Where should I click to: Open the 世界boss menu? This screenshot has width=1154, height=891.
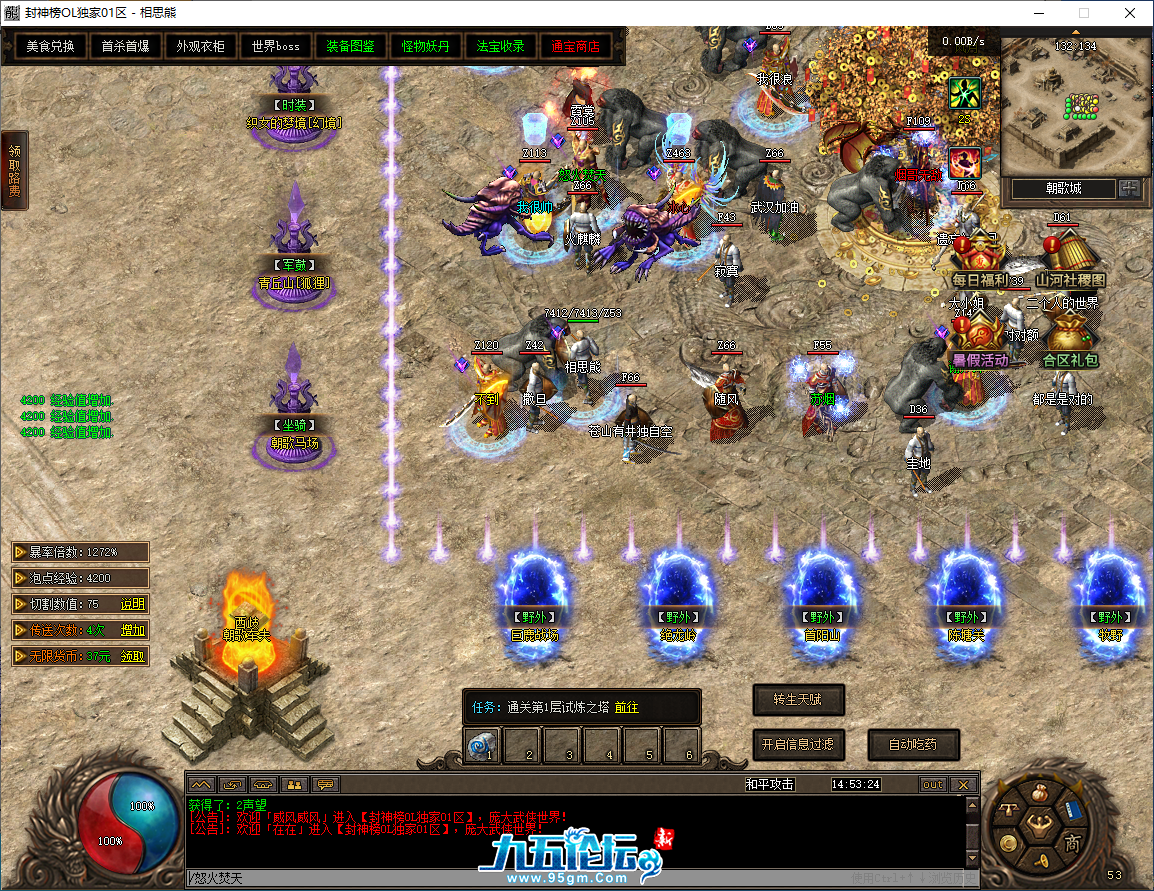click(x=276, y=46)
